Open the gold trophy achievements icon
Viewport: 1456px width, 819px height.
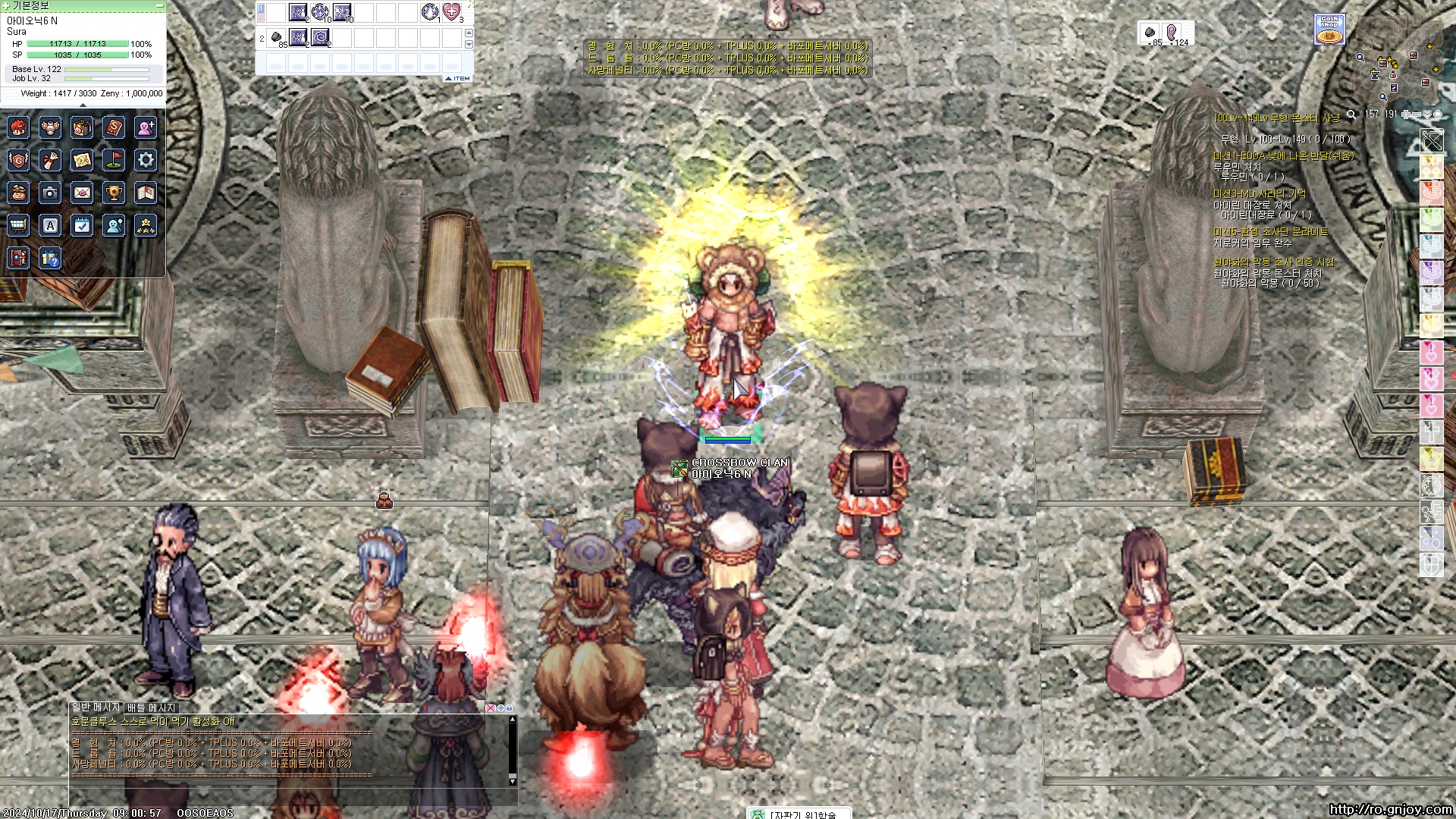click(x=114, y=193)
